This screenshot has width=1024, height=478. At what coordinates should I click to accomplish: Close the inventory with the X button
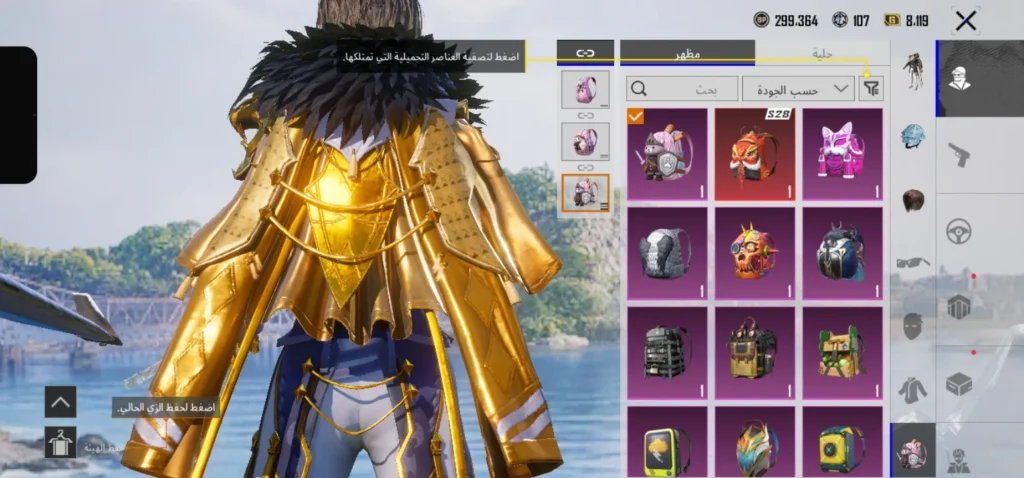pos(965,20)
